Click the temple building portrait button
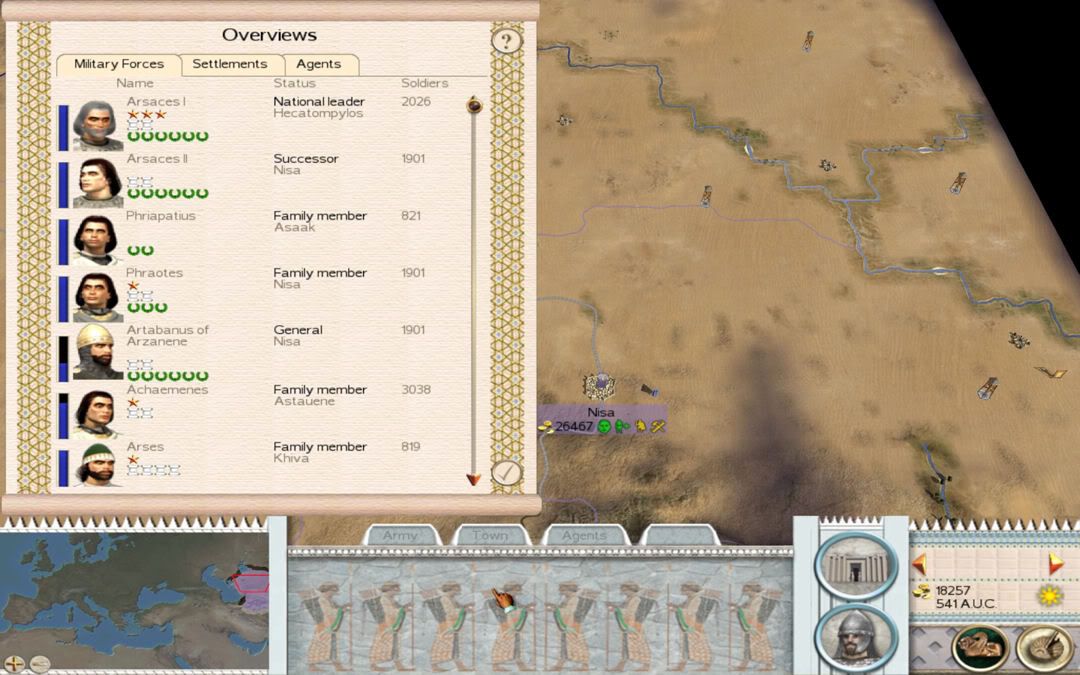 (x=855, y=565)
